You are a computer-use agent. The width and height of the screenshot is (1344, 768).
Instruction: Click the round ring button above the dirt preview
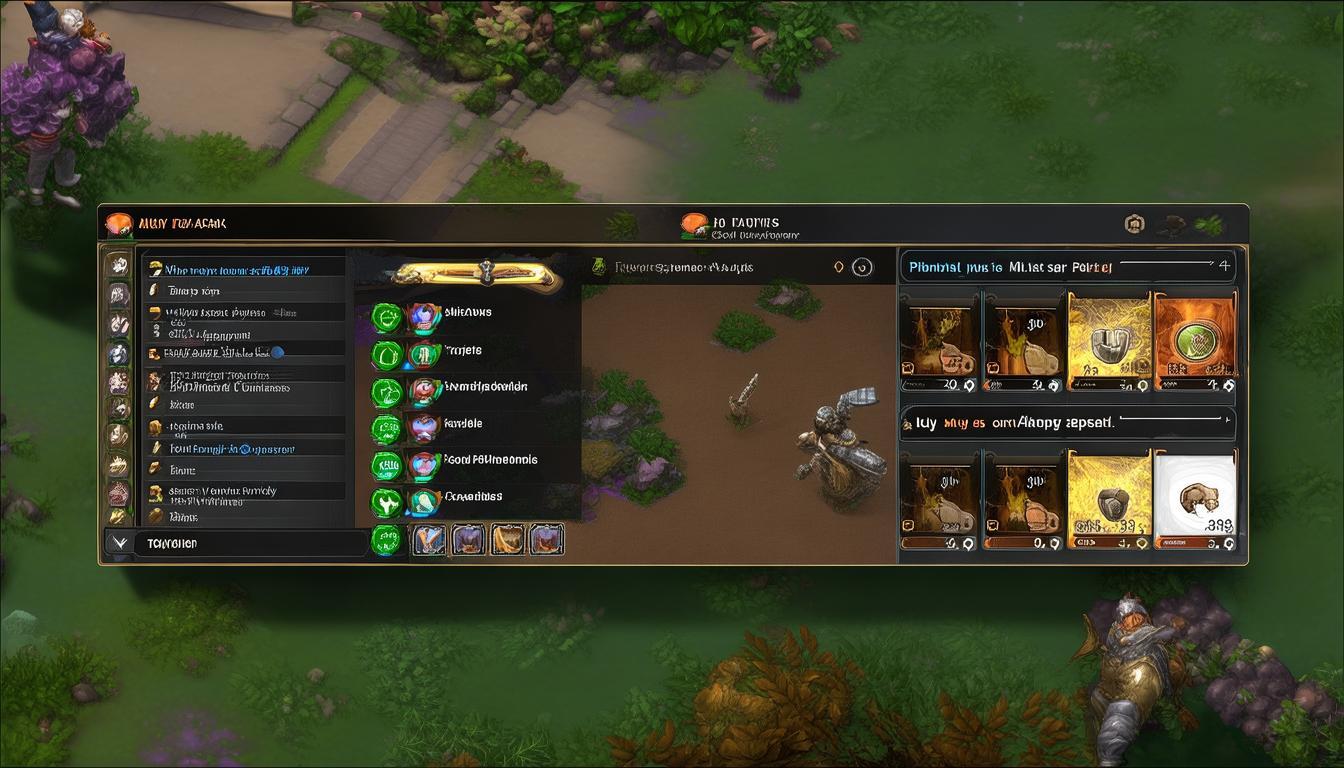[862, 267]
